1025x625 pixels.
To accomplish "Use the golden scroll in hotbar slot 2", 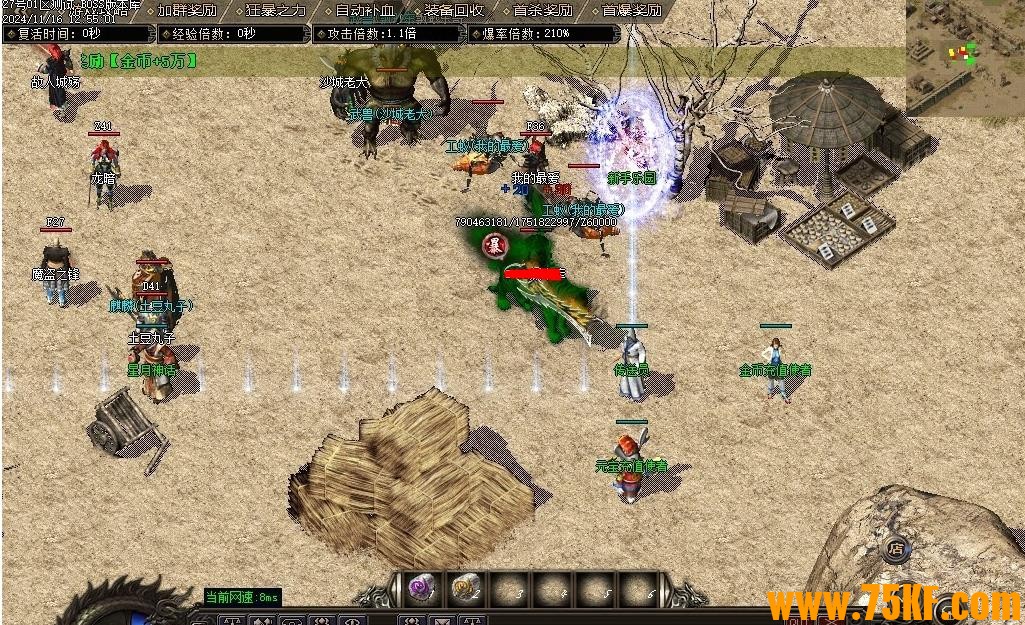I will tap(466, 589).
